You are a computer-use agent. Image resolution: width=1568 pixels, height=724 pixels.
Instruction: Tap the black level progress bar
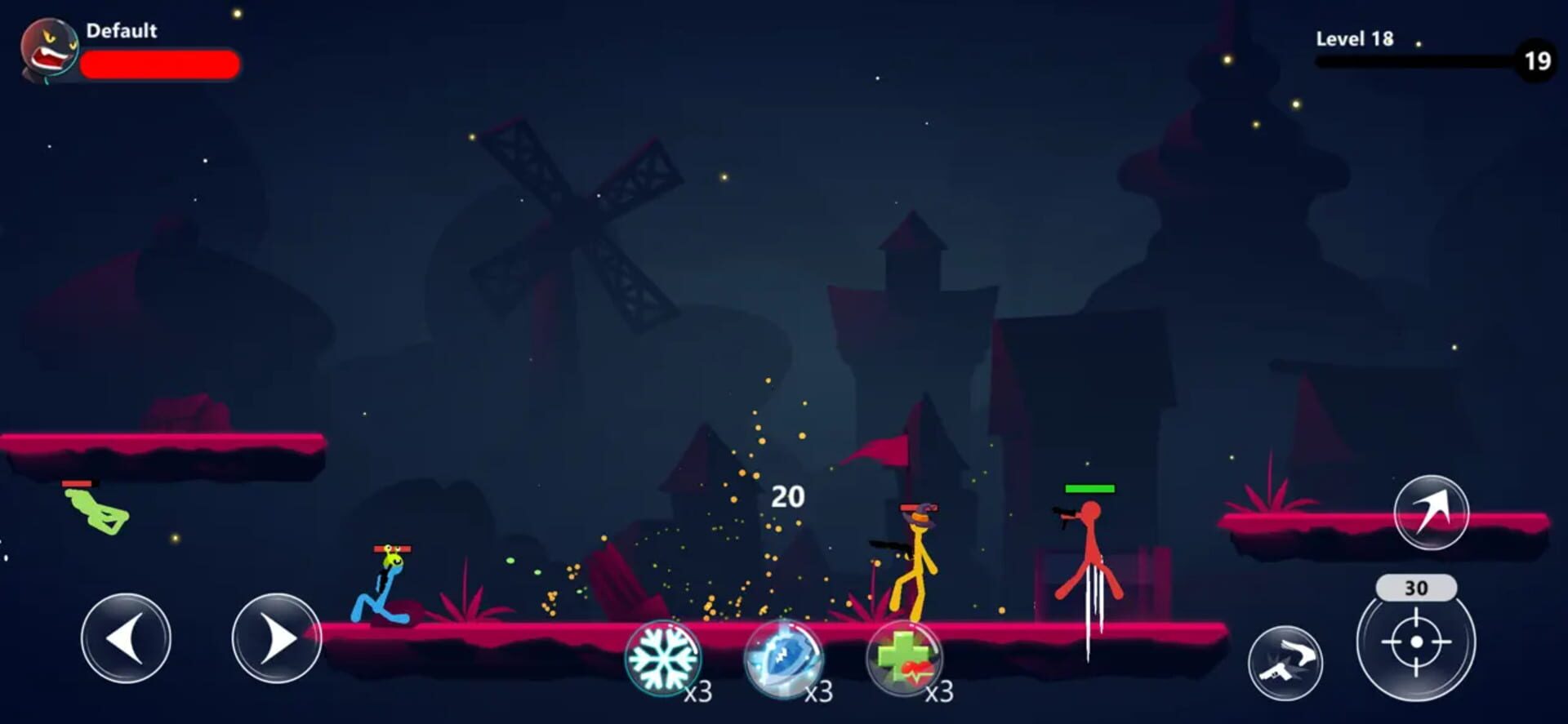click(1421, 60)
